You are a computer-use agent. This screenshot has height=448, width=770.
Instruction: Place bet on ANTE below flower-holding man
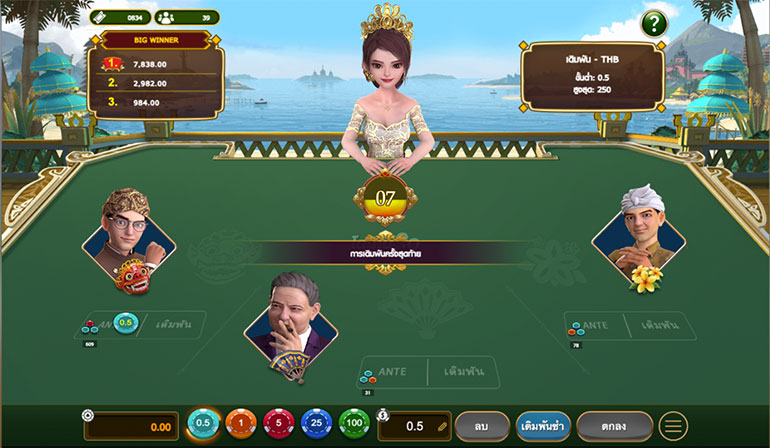[596, 326]
